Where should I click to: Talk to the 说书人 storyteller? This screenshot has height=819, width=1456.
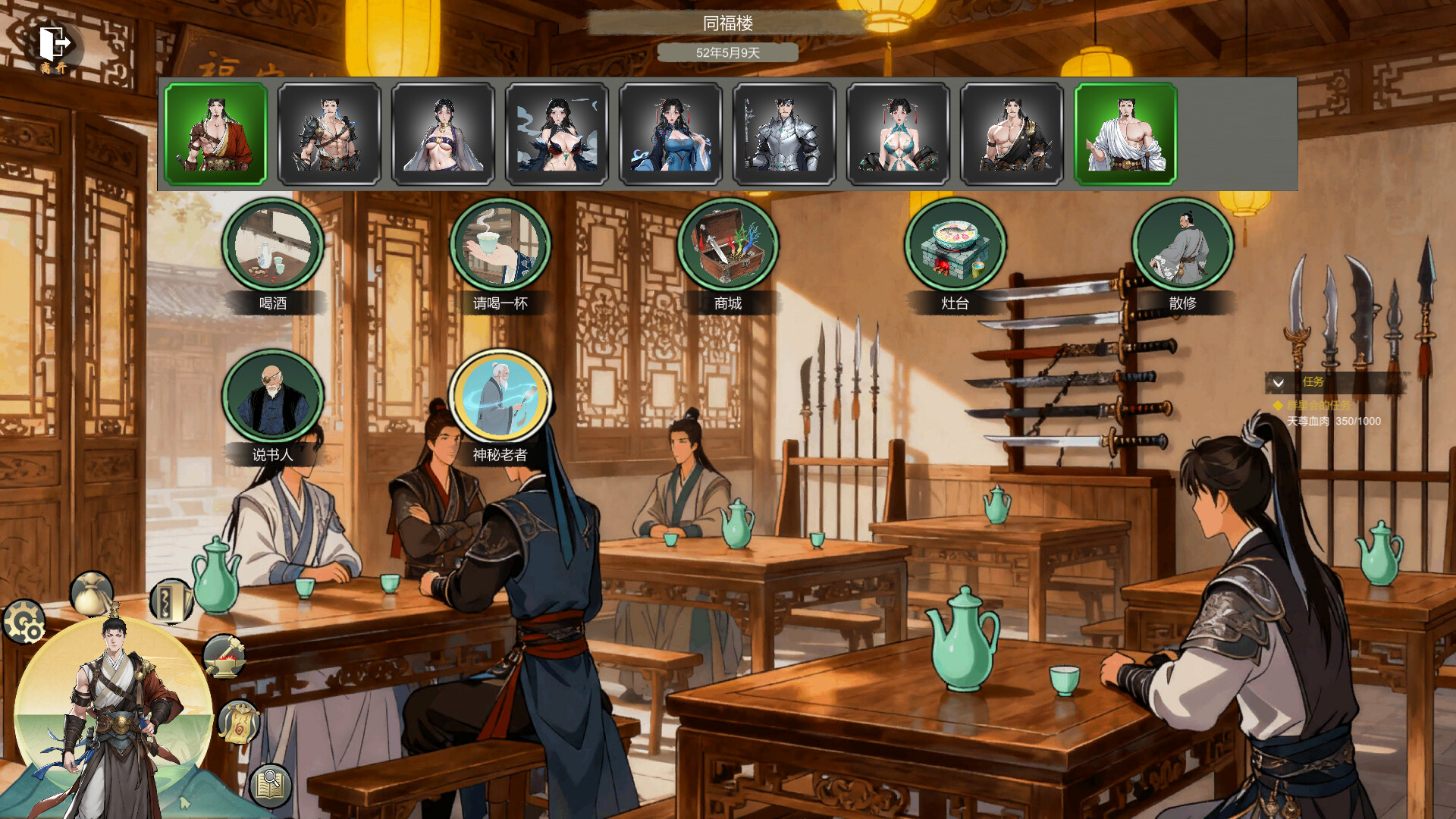[x=273, y=398]
